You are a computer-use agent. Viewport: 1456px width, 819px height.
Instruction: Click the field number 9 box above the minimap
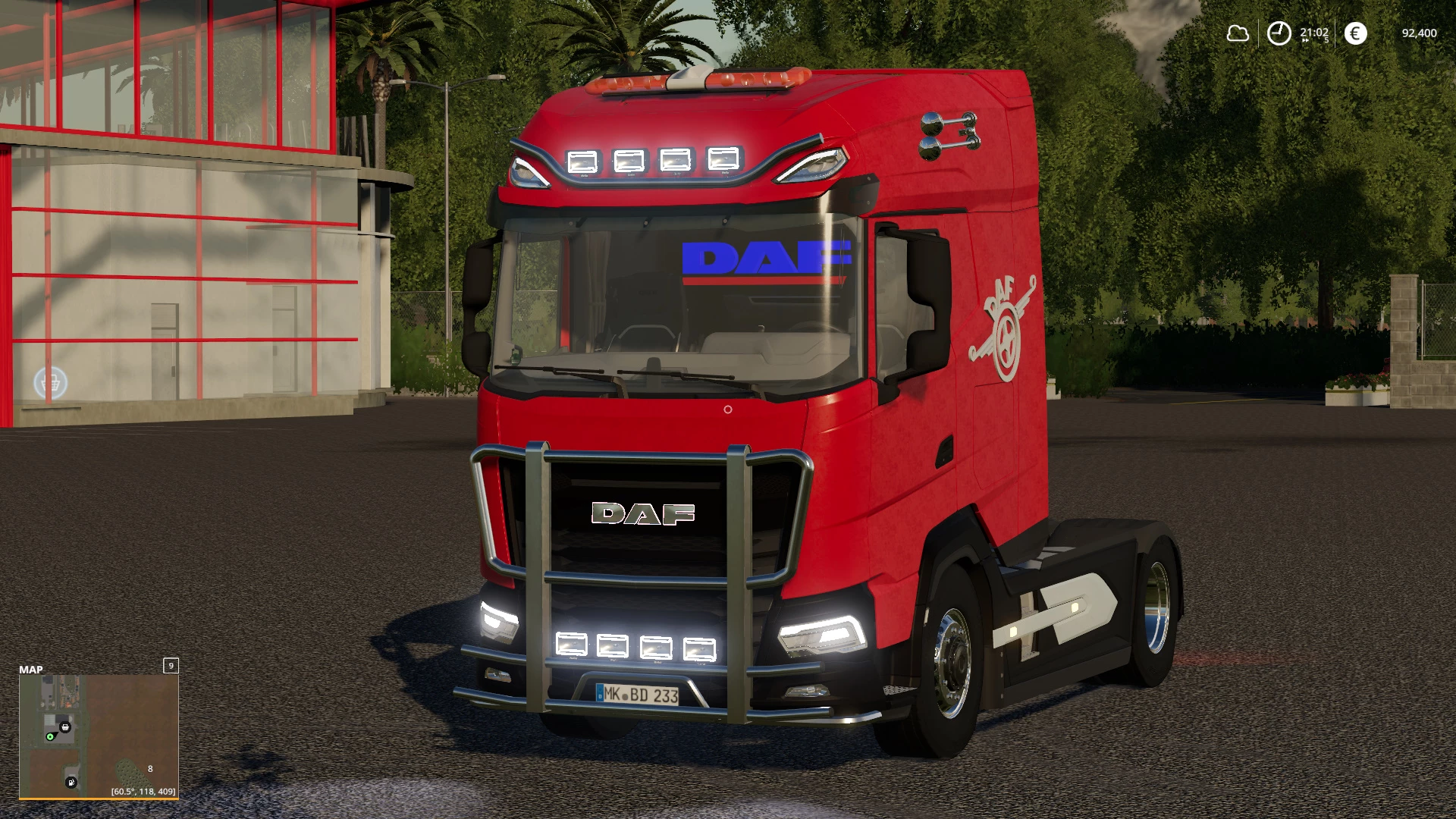coord(171,666)
